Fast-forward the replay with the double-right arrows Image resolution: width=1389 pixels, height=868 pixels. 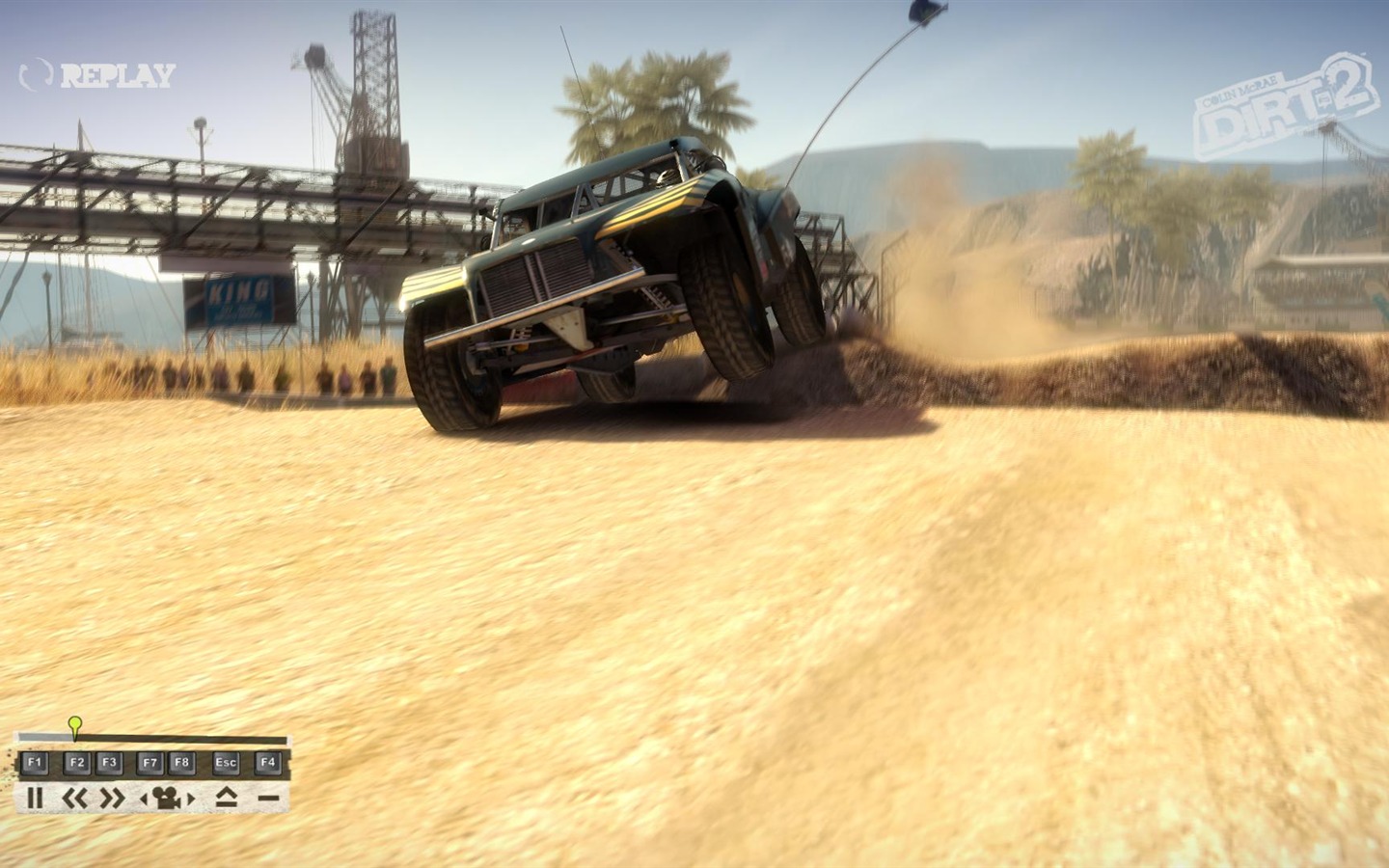coord(113,798)
